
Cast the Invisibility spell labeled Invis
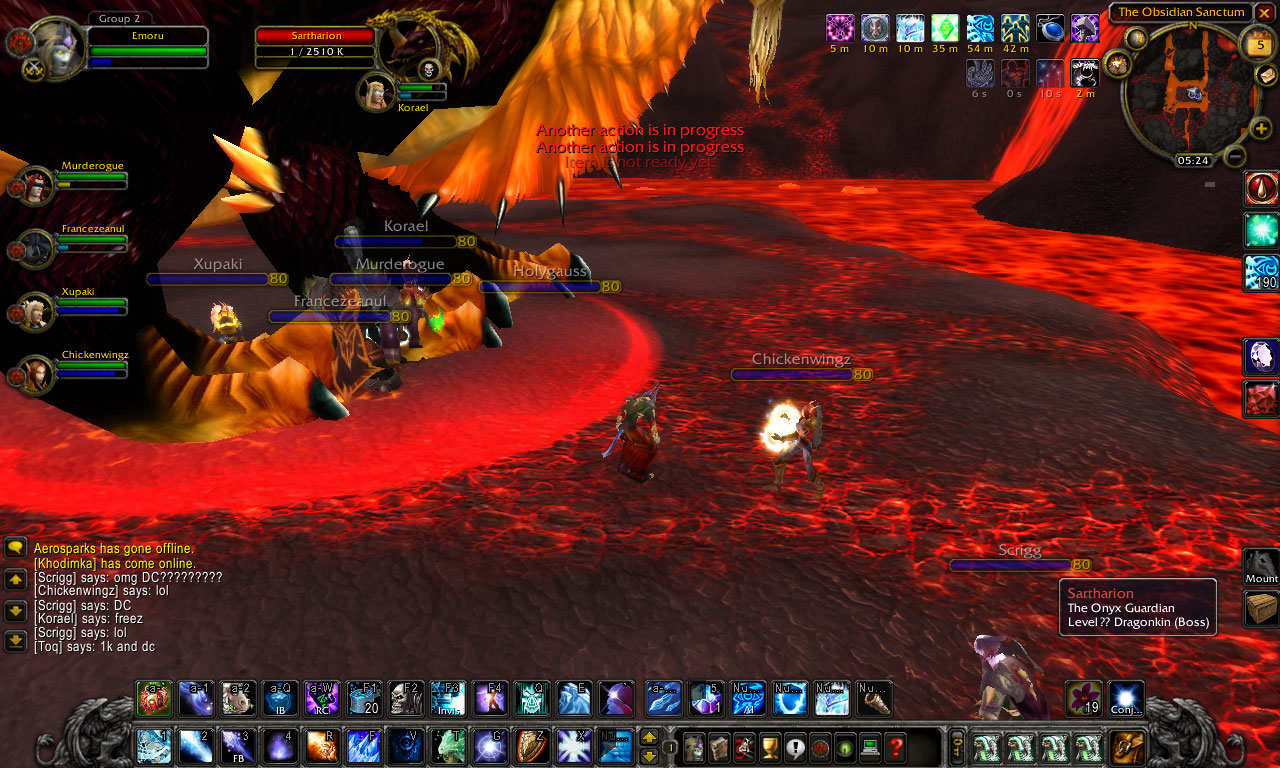pos(447,698)
